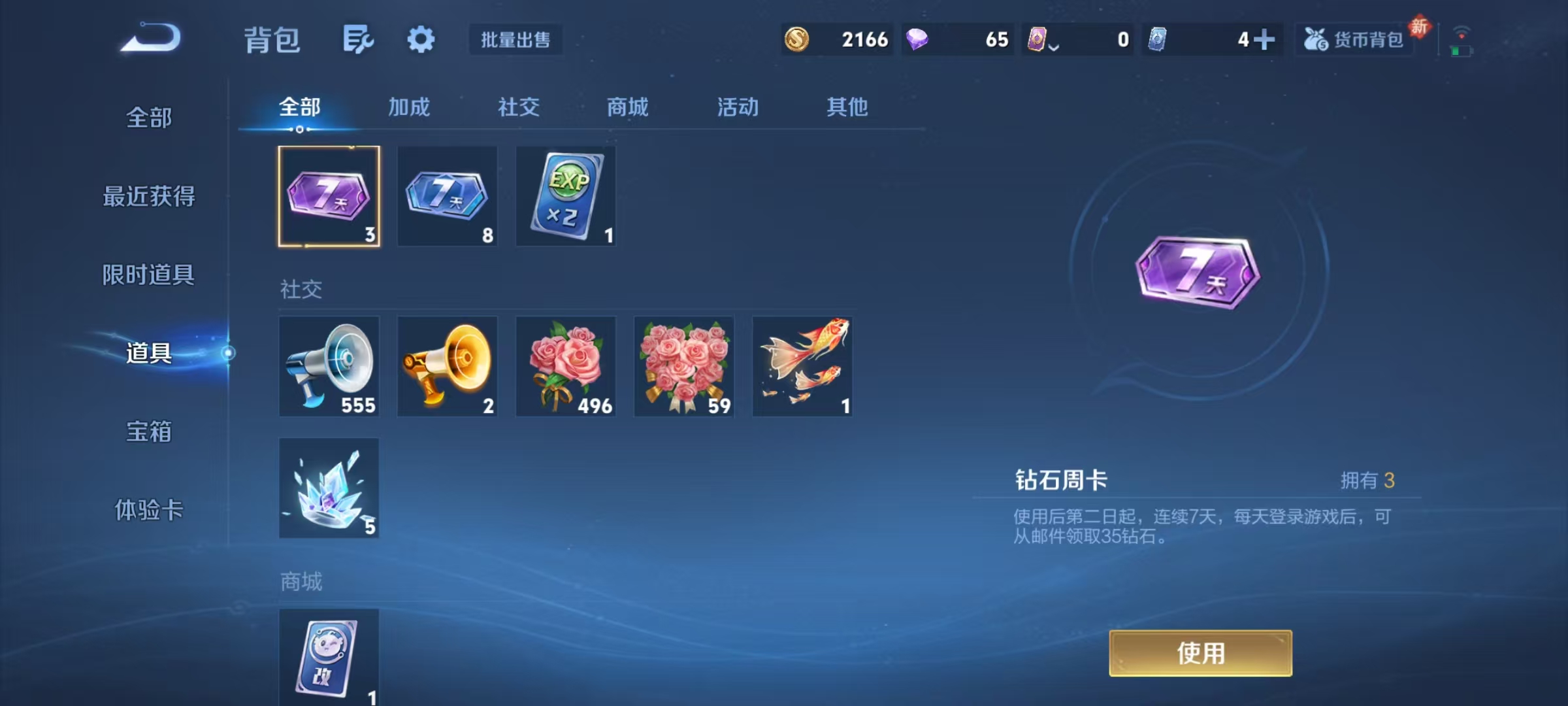Open the 最近获得 sidebar category

pyautogui.click(x=149, y=196)
